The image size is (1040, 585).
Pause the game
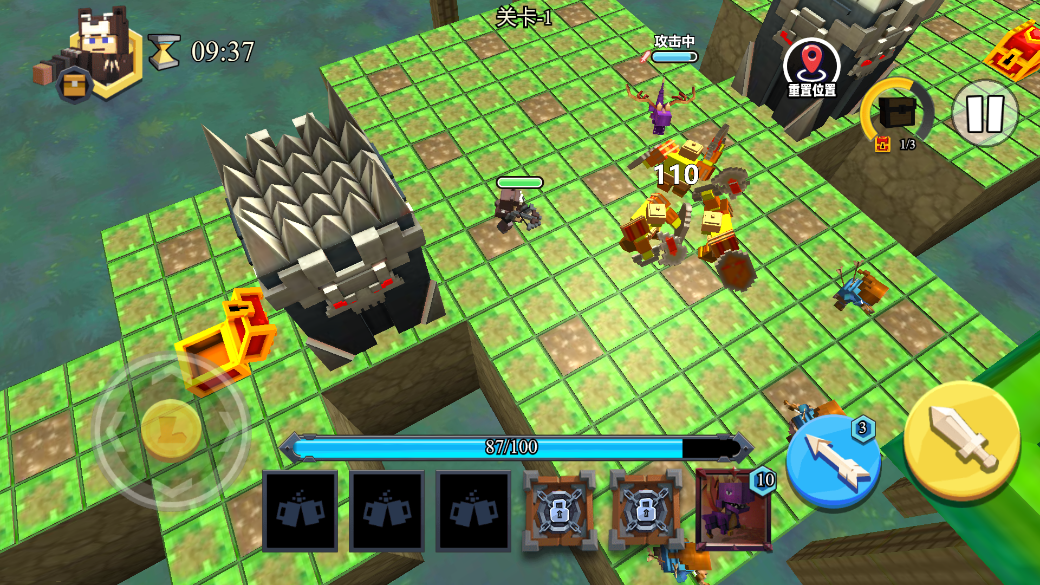pyautogui.click(x=984, y=113)
